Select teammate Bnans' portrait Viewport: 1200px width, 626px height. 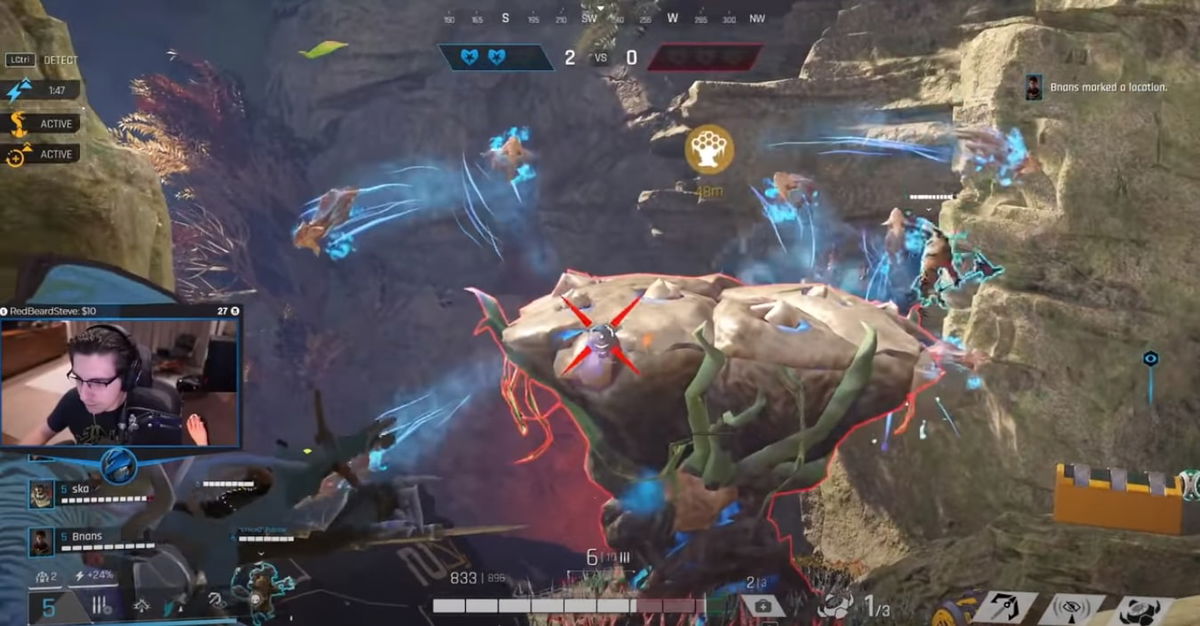40,541
